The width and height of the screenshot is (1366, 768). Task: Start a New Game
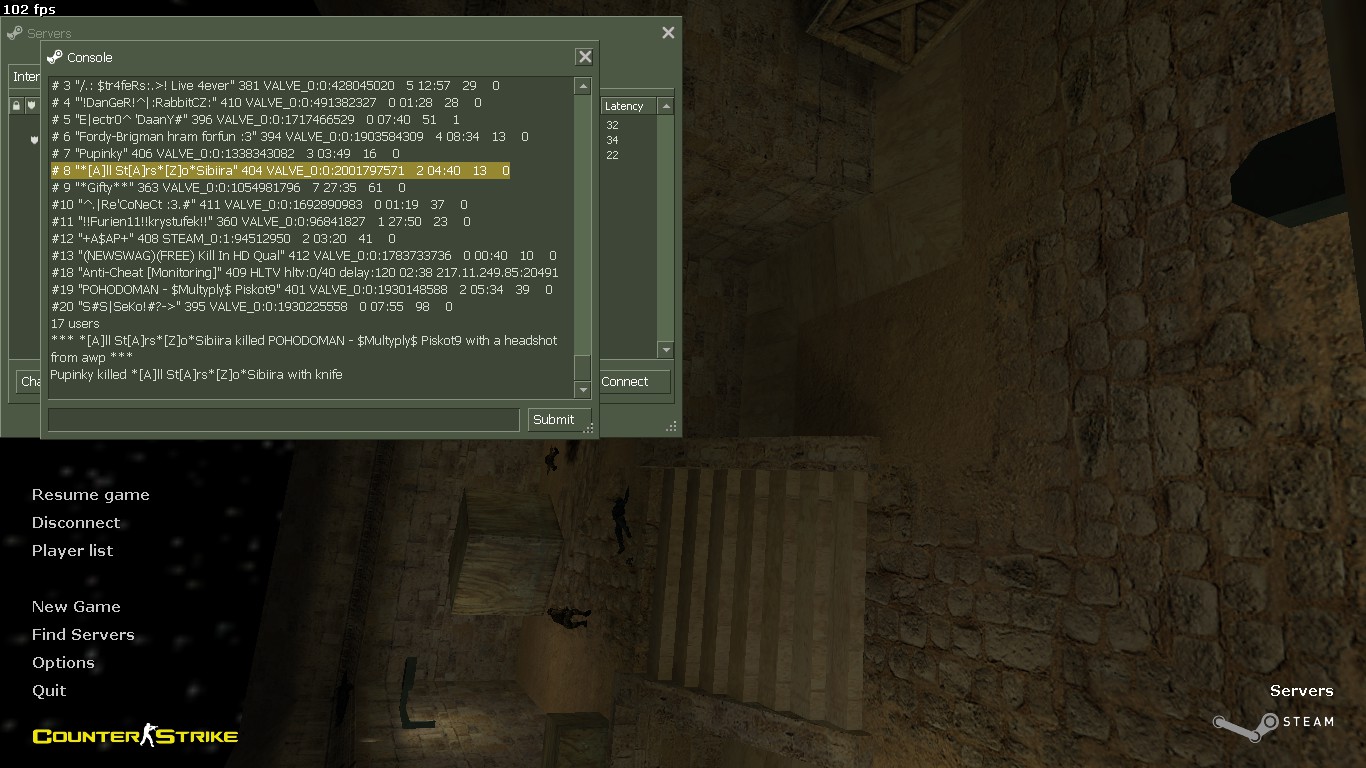[76, 607]
